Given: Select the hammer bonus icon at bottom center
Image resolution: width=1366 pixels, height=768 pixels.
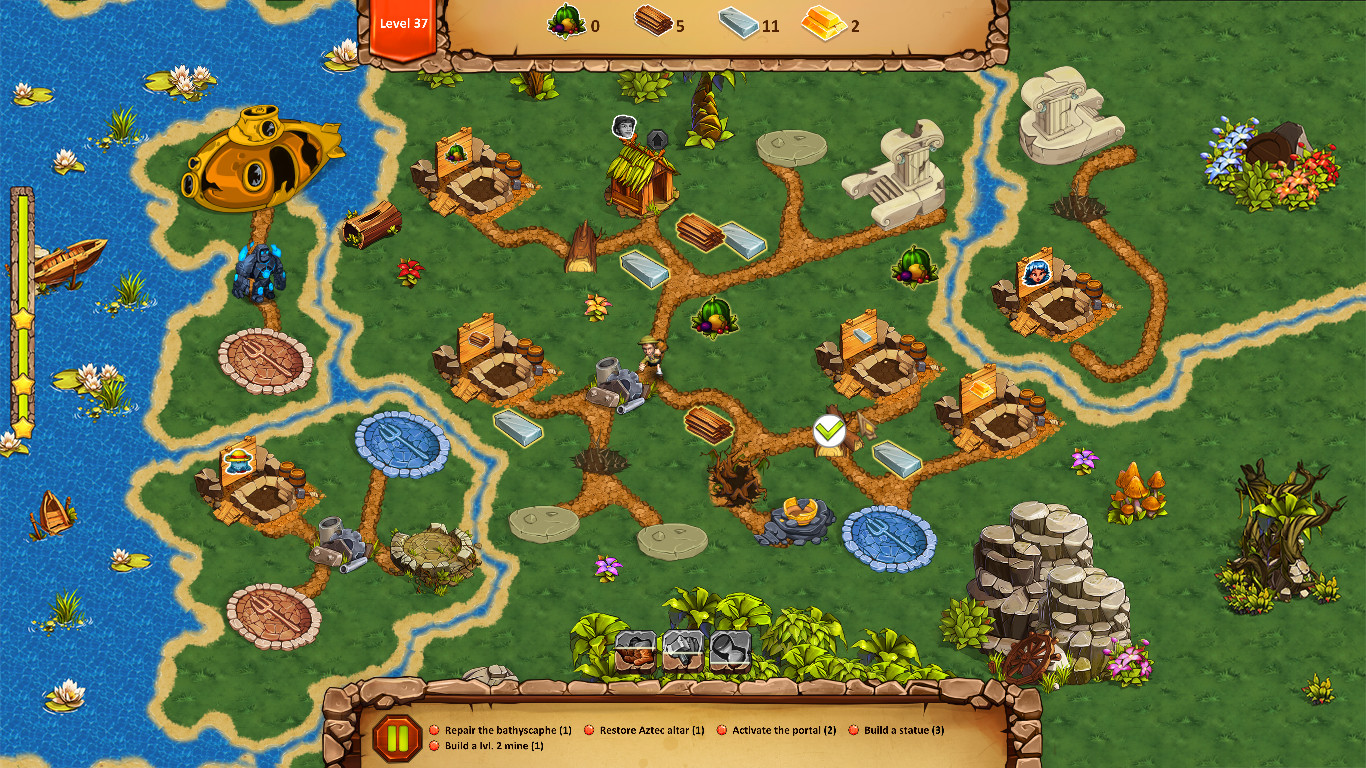Looking at the screenshot, I should tap(685, 650).
